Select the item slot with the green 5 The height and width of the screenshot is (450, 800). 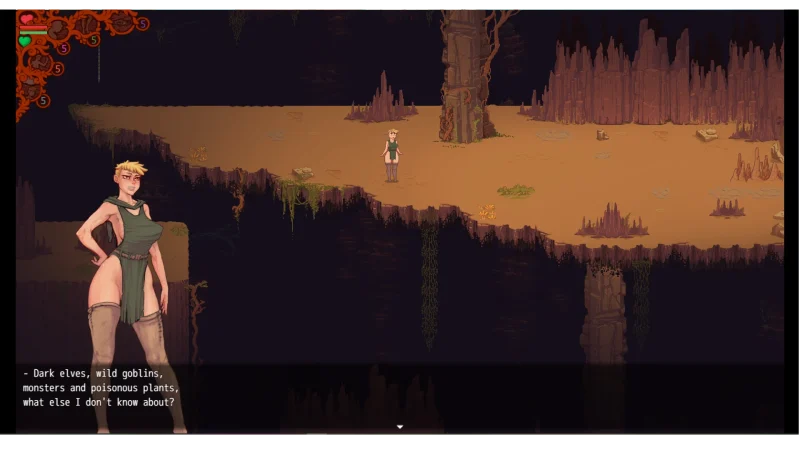[x=86, y=25]
